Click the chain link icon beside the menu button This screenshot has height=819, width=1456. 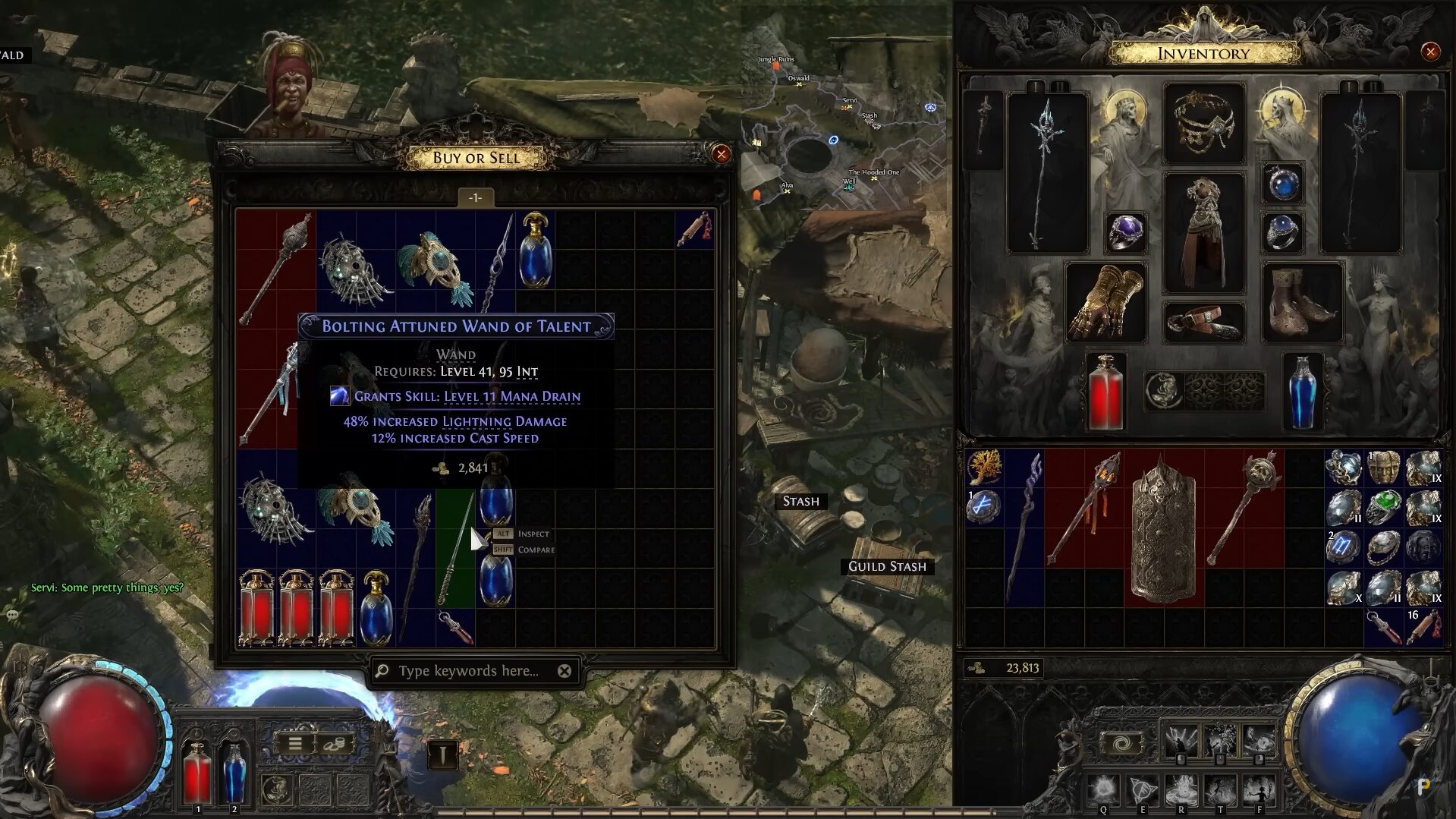(x=335, y=744)
